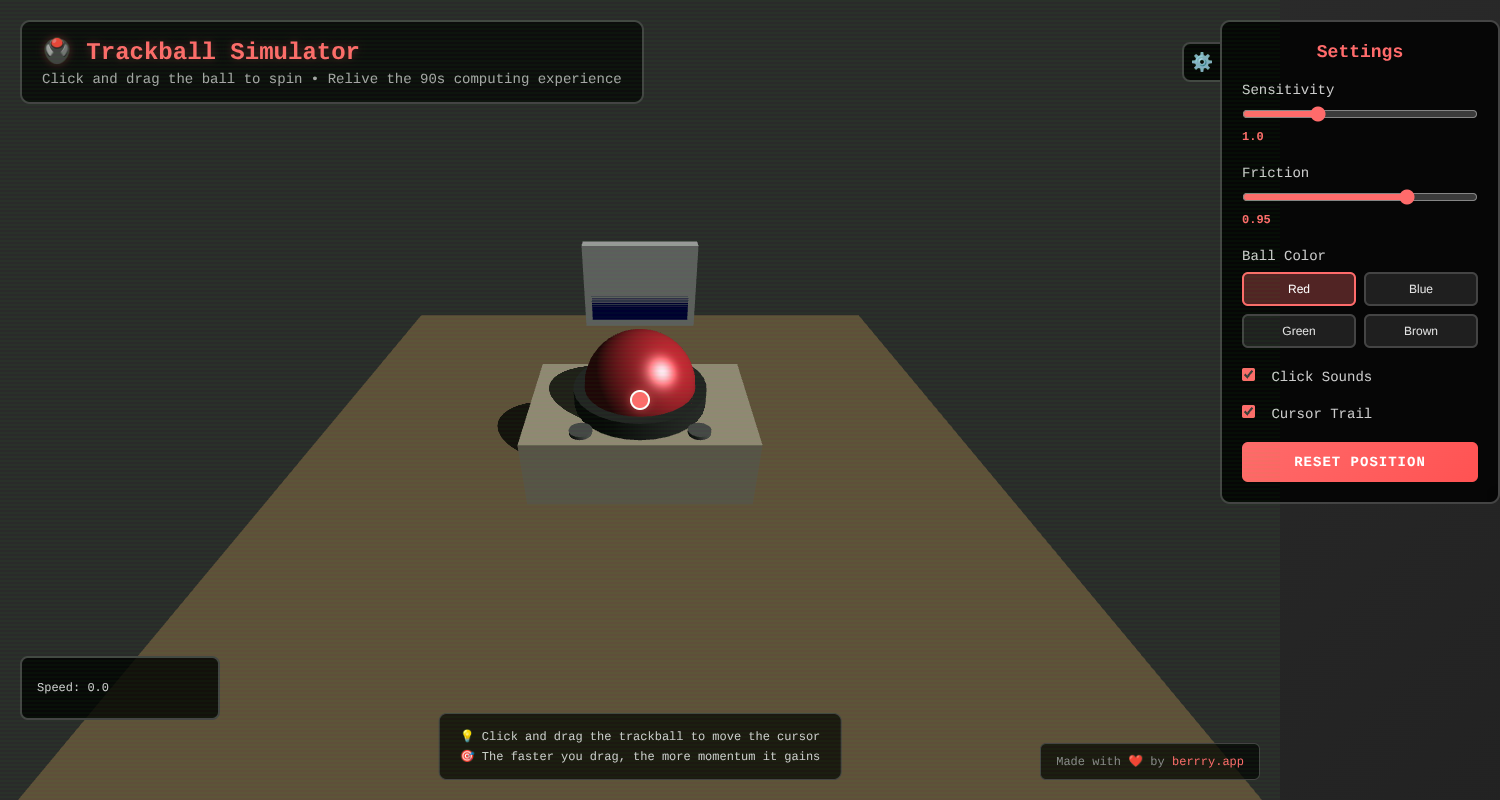Select the Blue ball color

point(1420,288)
